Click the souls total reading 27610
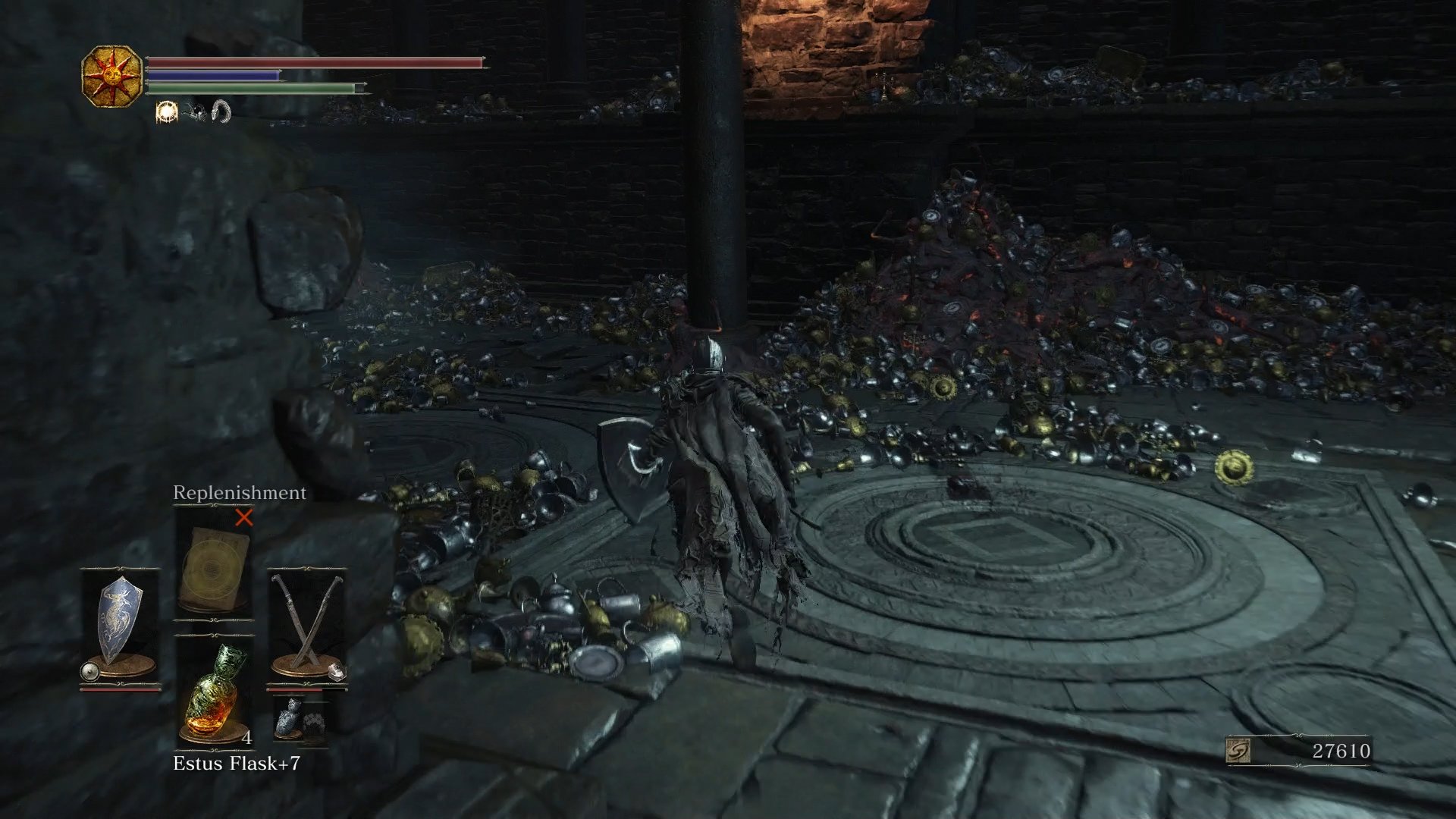The width and height of the screenshot is (1456, 819). [x=1341, y=749]
